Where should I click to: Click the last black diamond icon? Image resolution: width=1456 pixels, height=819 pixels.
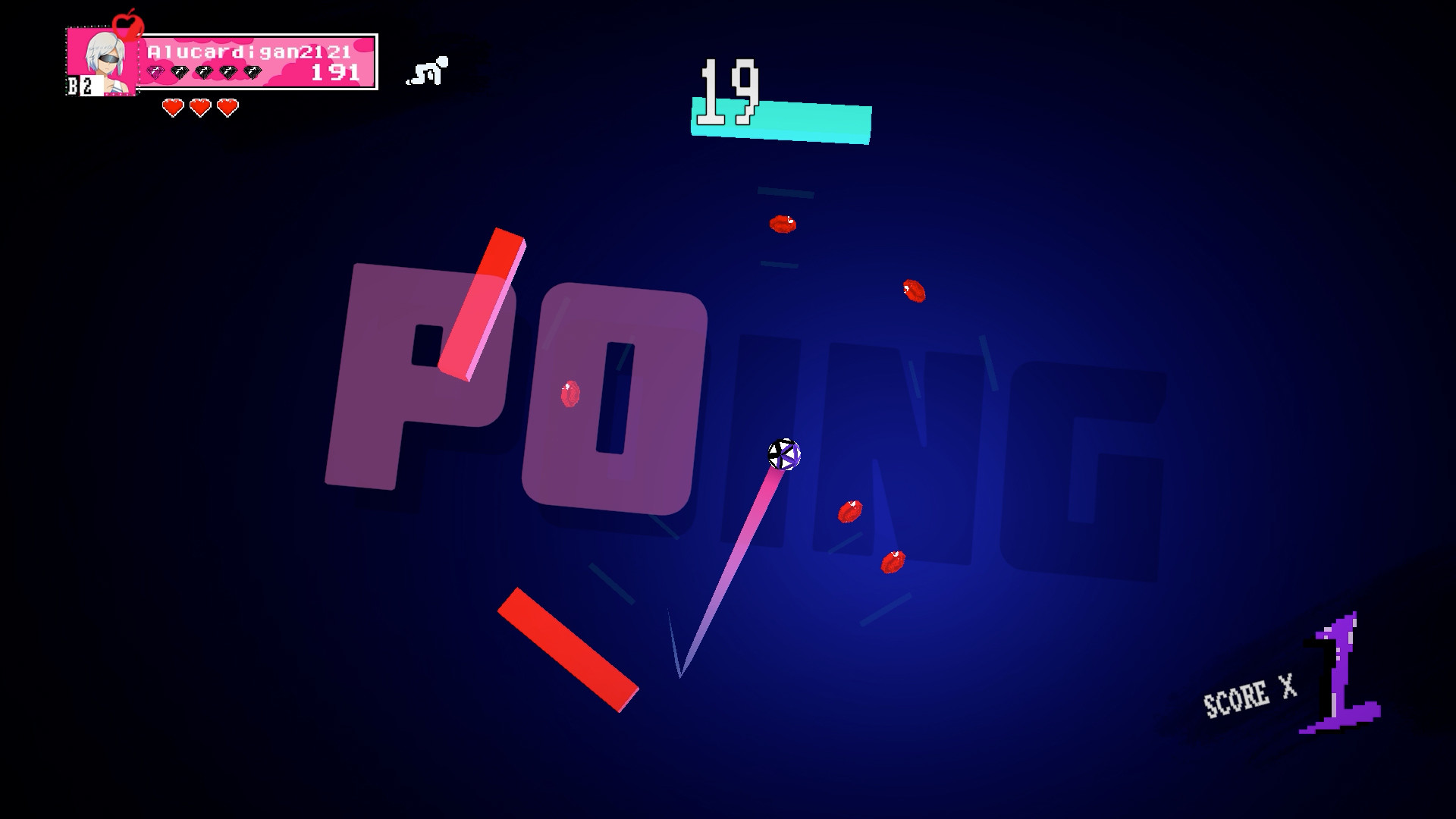pyautogui.click(x=253, y=71)
